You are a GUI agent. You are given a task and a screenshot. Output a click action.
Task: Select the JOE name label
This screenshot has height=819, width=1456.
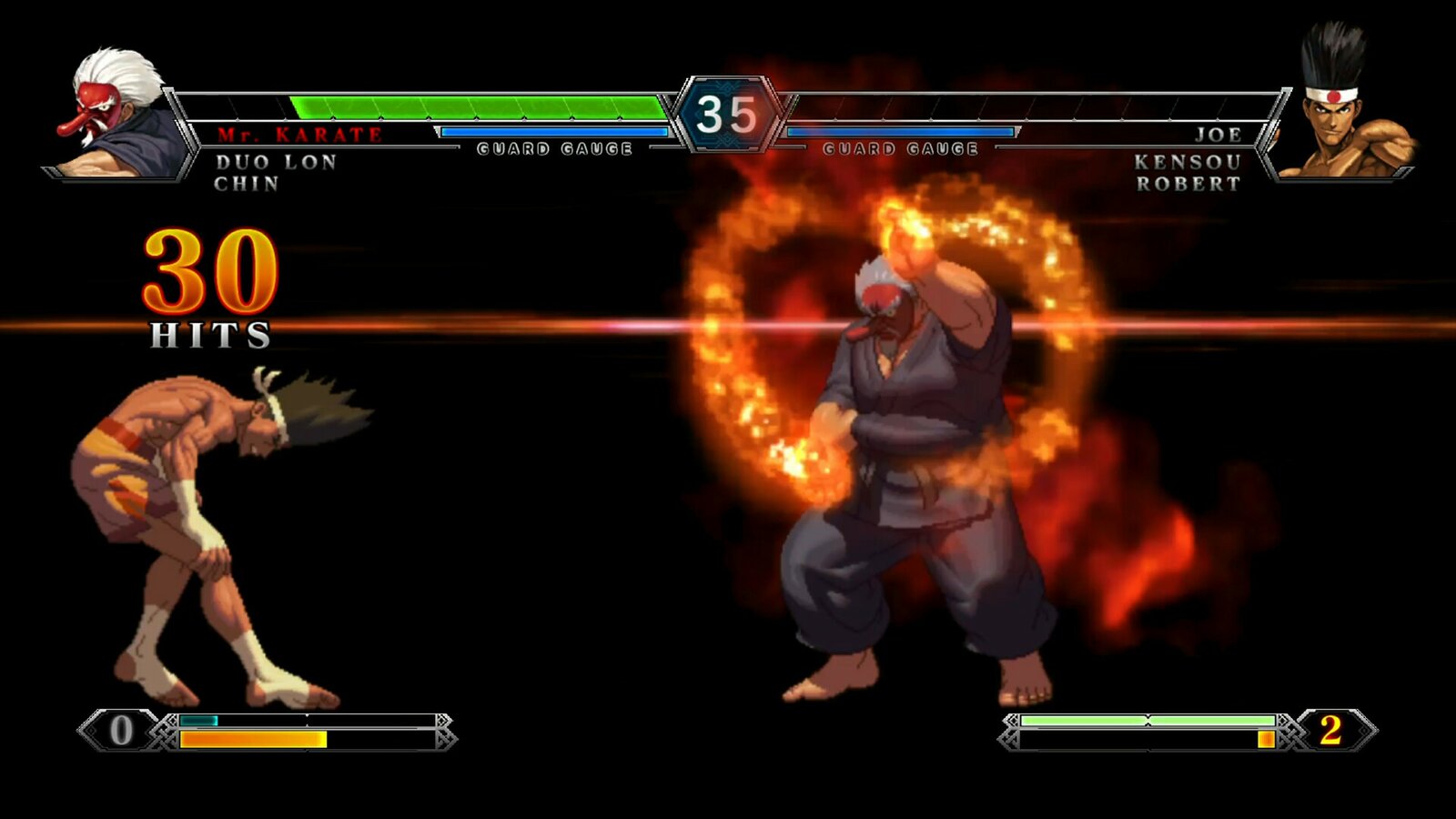pyautogui.click(x=1219, y=135)
